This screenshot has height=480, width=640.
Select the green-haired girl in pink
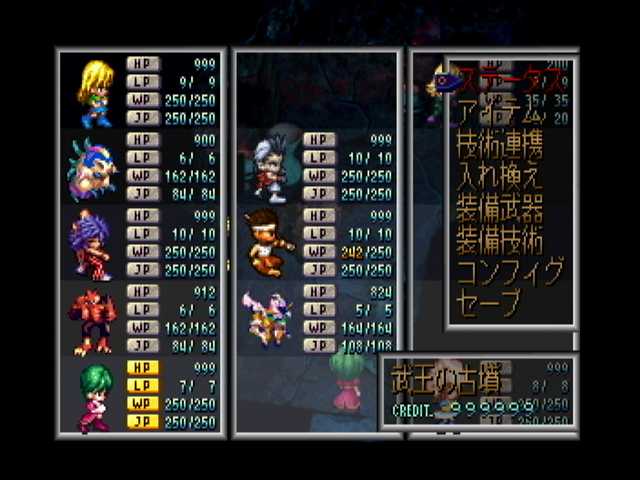coord(92,396)
